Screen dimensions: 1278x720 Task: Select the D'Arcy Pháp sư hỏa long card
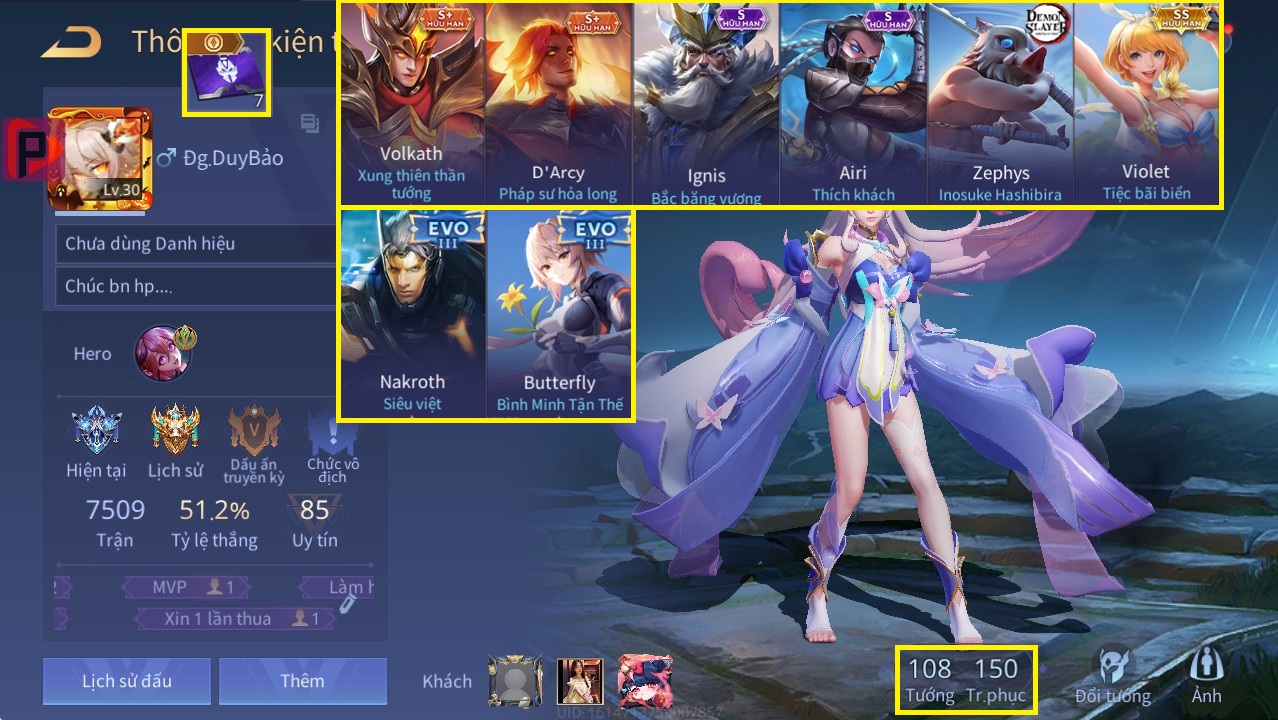(x=558, y=104)
